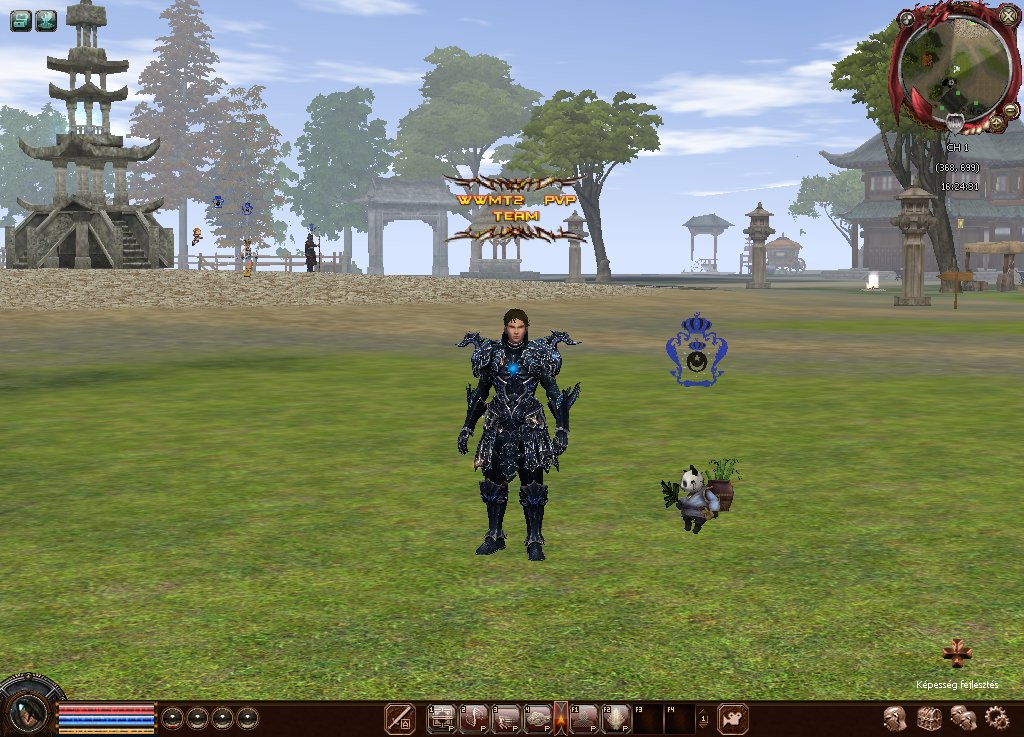Open the teal chest icon

pos(20,20)
